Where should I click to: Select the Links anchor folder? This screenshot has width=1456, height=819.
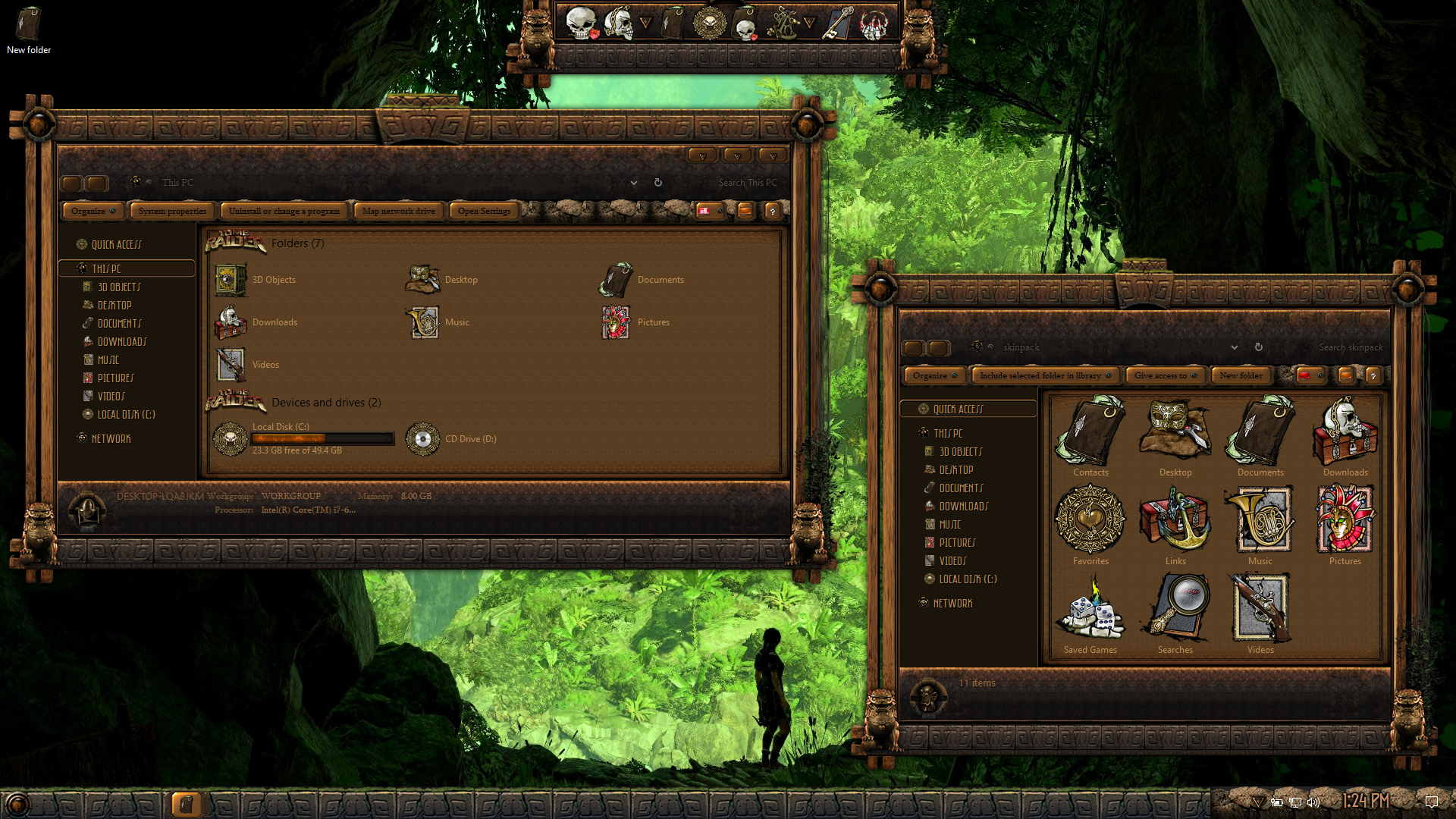pos(1175,522)
